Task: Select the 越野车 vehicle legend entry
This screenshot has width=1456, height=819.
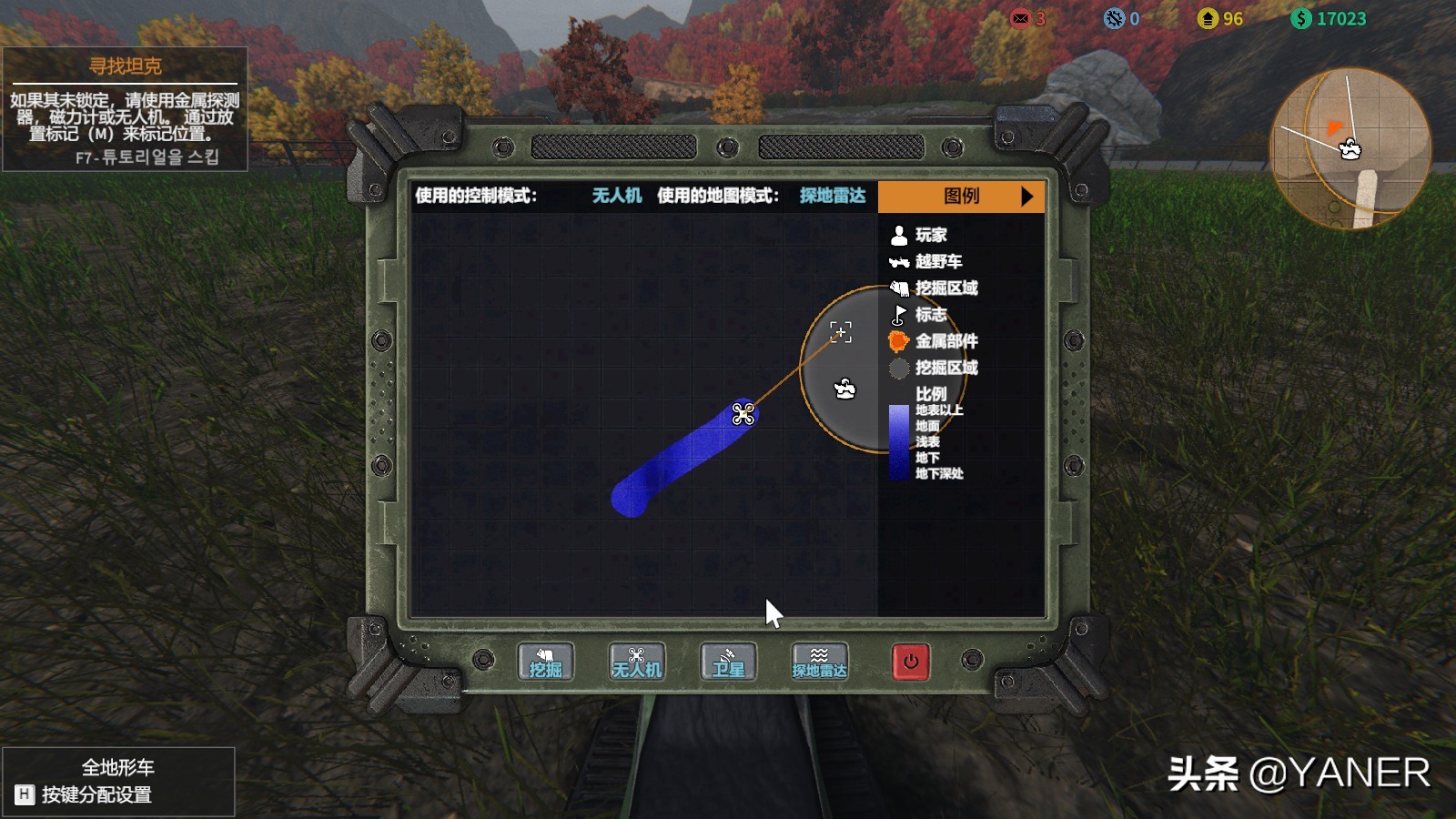Action: point(925,262)
